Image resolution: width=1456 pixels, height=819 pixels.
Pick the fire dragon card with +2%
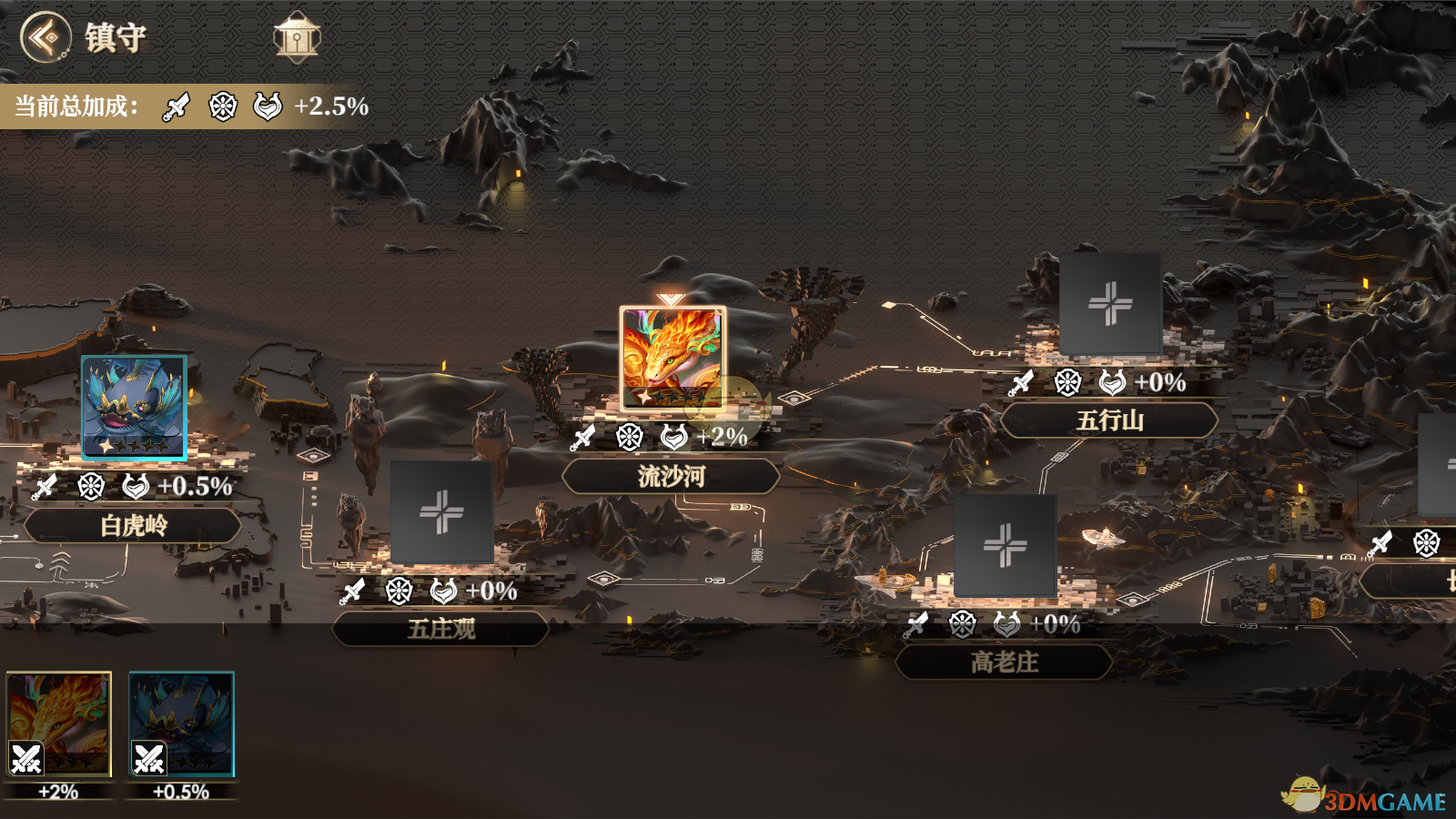[x=59, y=724]
